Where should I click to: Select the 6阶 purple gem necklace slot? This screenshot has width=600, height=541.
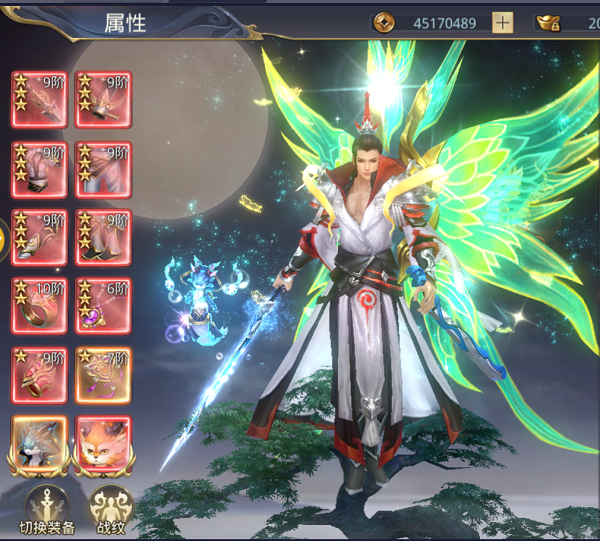coord(104,306)
